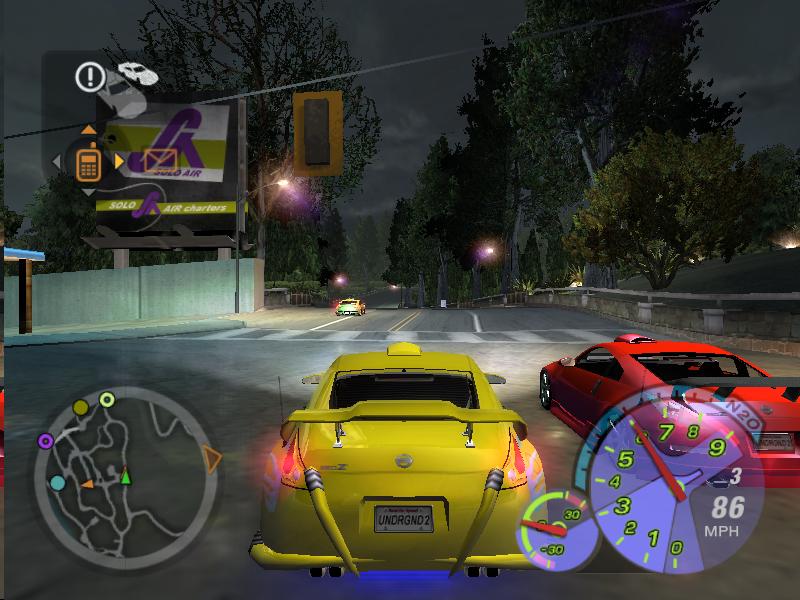The image size is (800, 600).
Task: Click the green player arrow on minimap
Action: pyautogui.click(x=126, y=477)
